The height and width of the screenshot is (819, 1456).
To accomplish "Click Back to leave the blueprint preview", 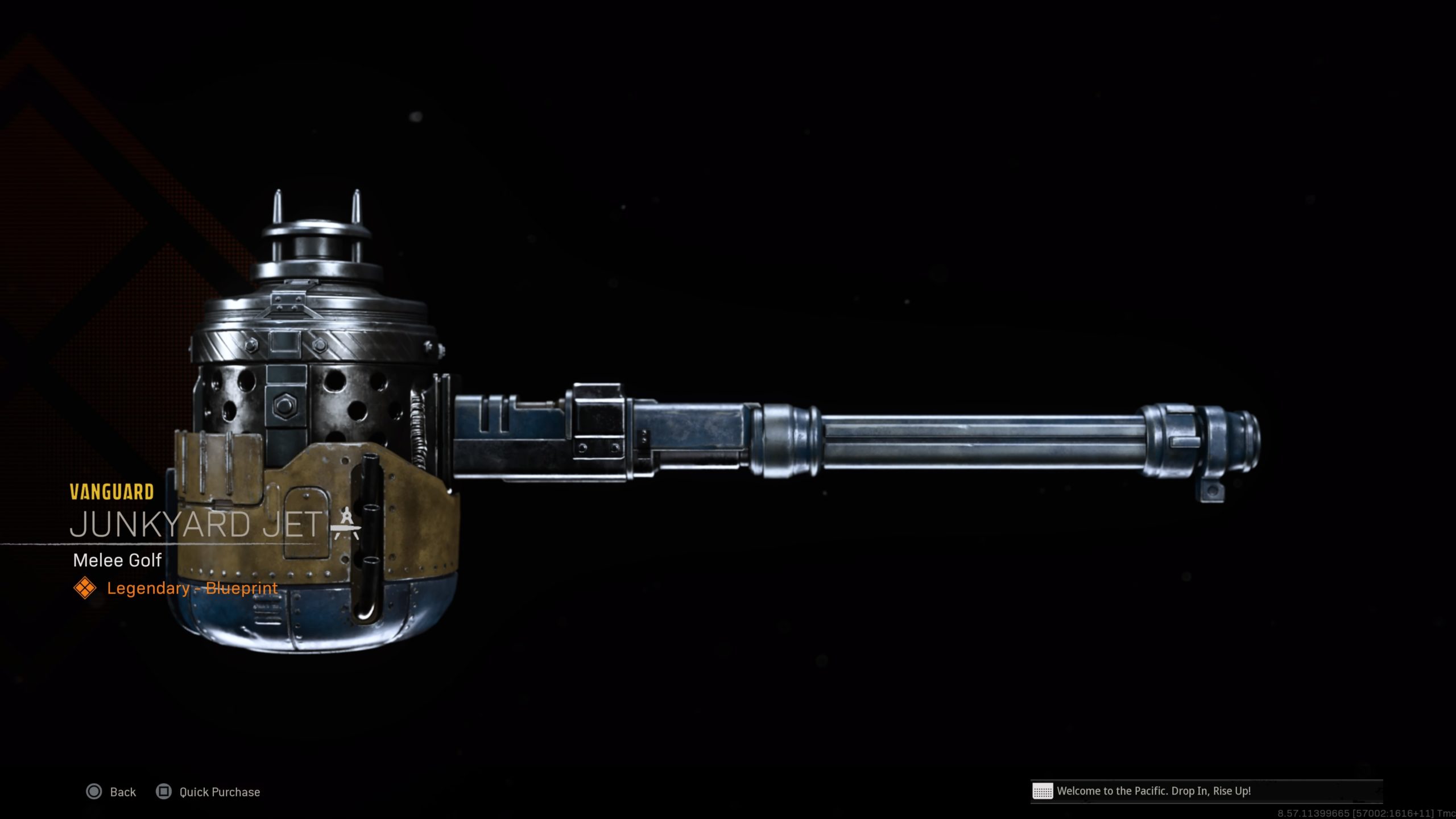I will pos(121,792).
